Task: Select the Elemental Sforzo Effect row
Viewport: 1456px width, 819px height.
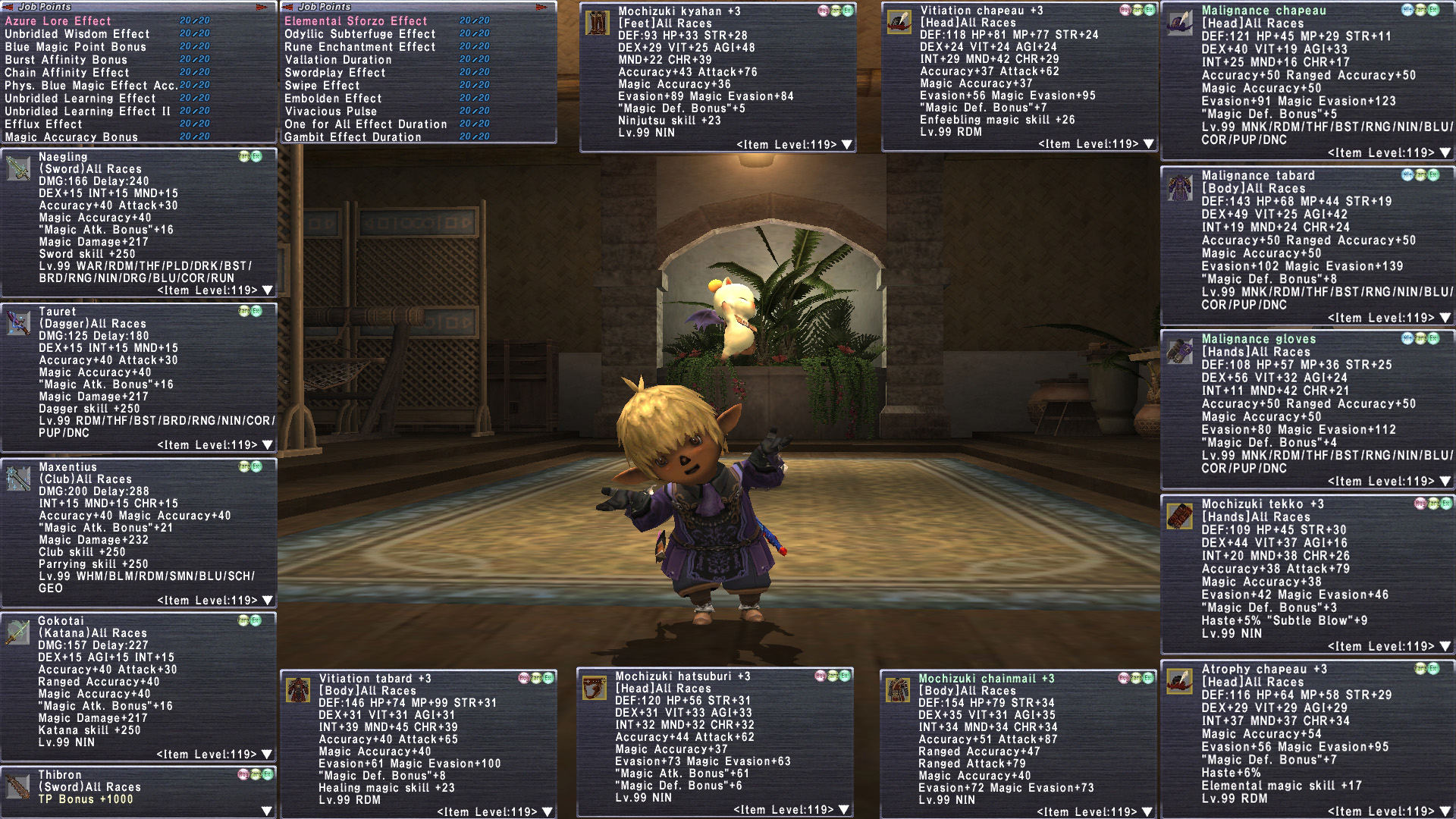Action: (356, 21)
